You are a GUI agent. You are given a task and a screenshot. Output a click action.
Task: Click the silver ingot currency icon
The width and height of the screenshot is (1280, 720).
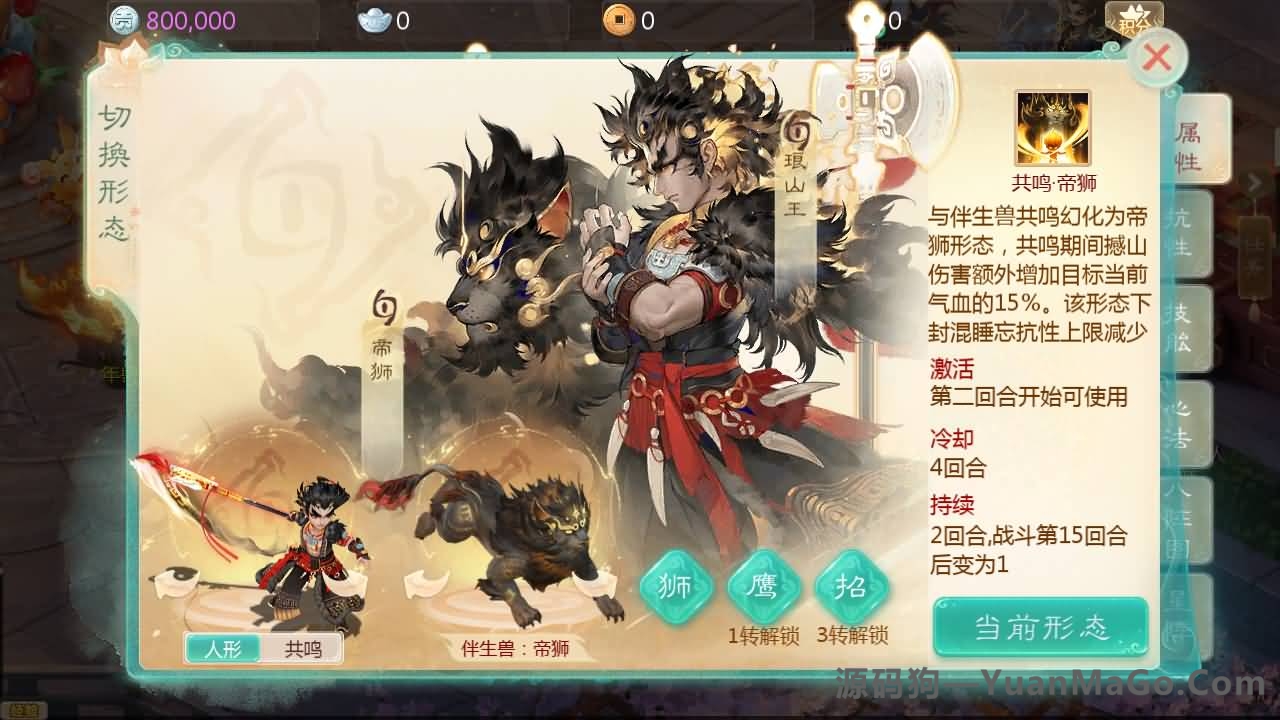point(375,18)
